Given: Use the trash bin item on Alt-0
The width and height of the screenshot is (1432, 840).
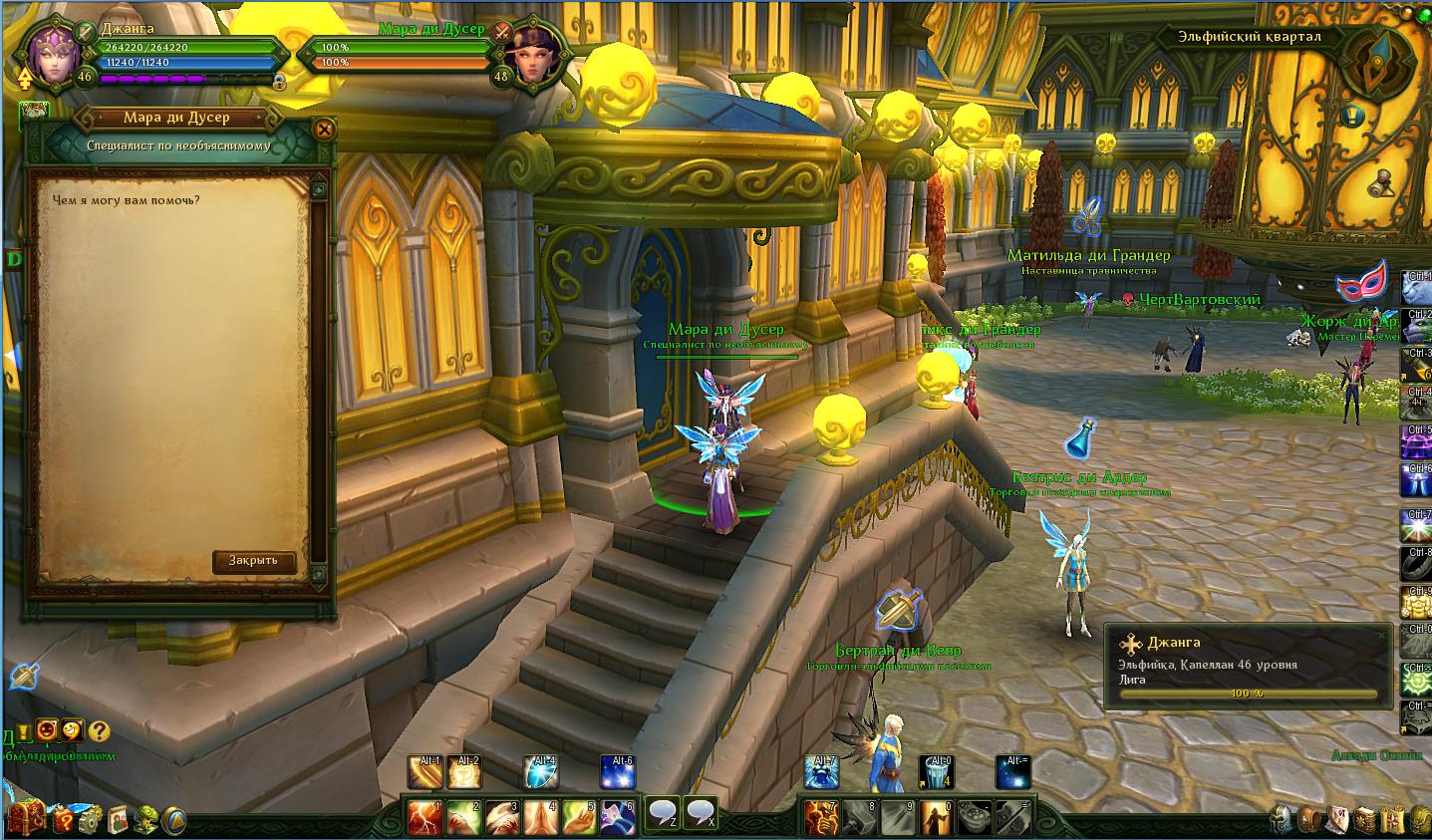Looking at the screenshot, I should click(937, 773).
